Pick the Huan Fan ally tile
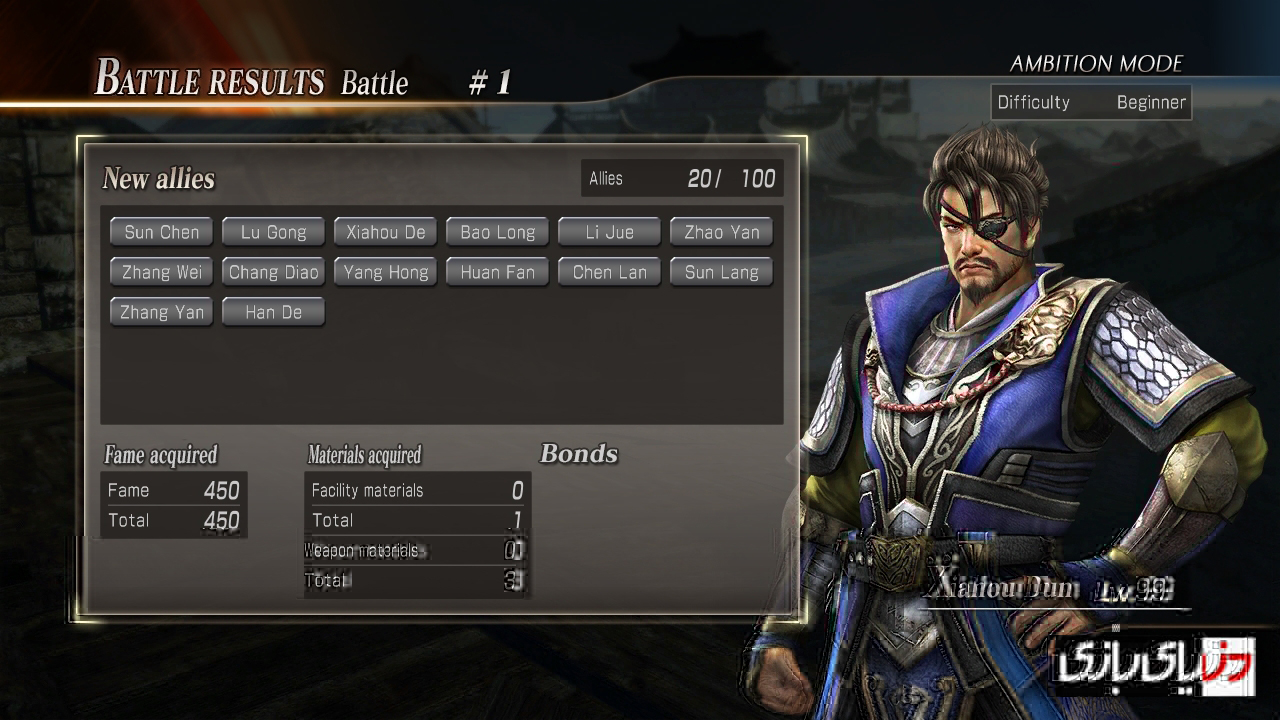 coord(497,272)
